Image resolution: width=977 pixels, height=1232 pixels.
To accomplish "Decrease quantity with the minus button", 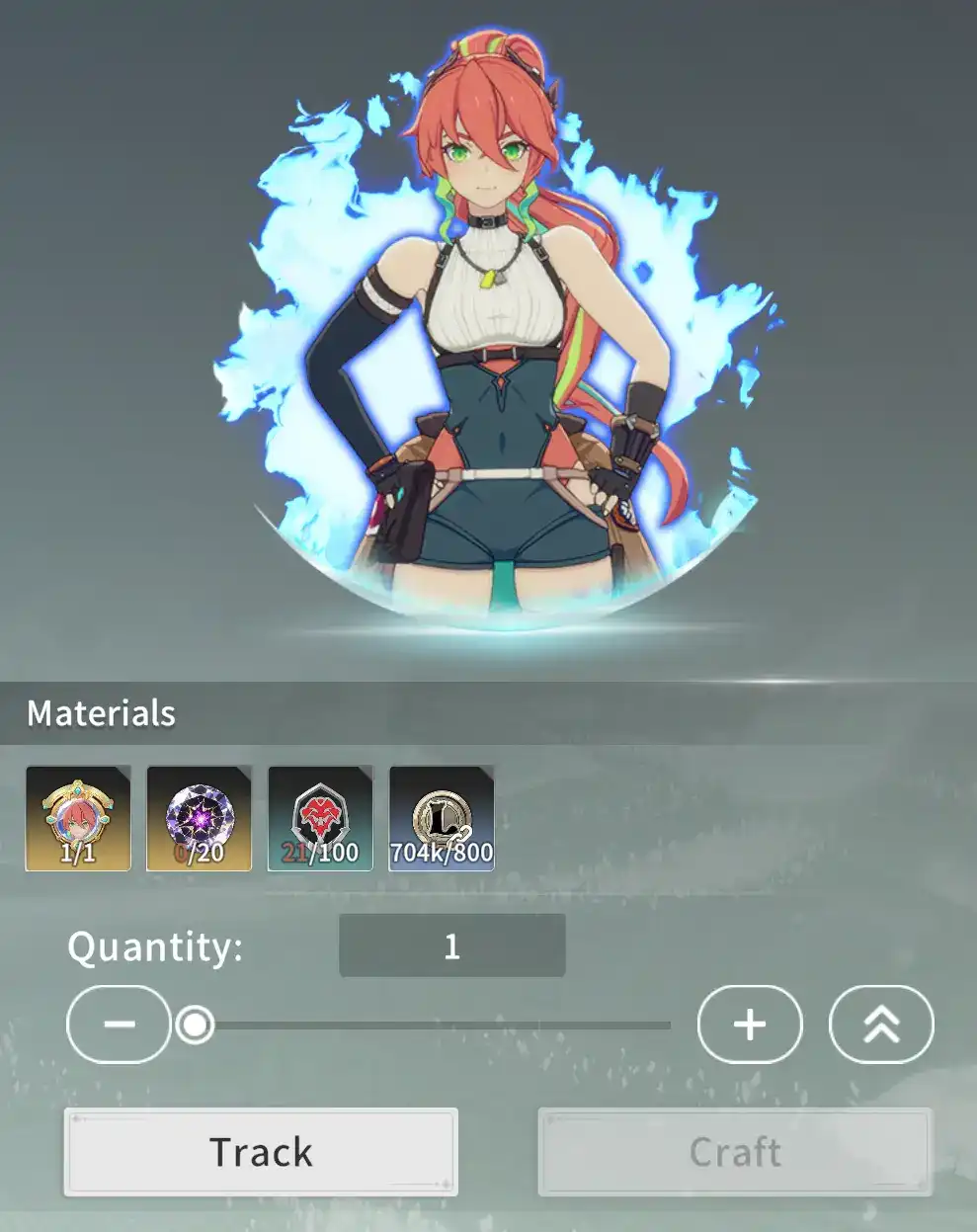I will click(x=119, y=1024).
